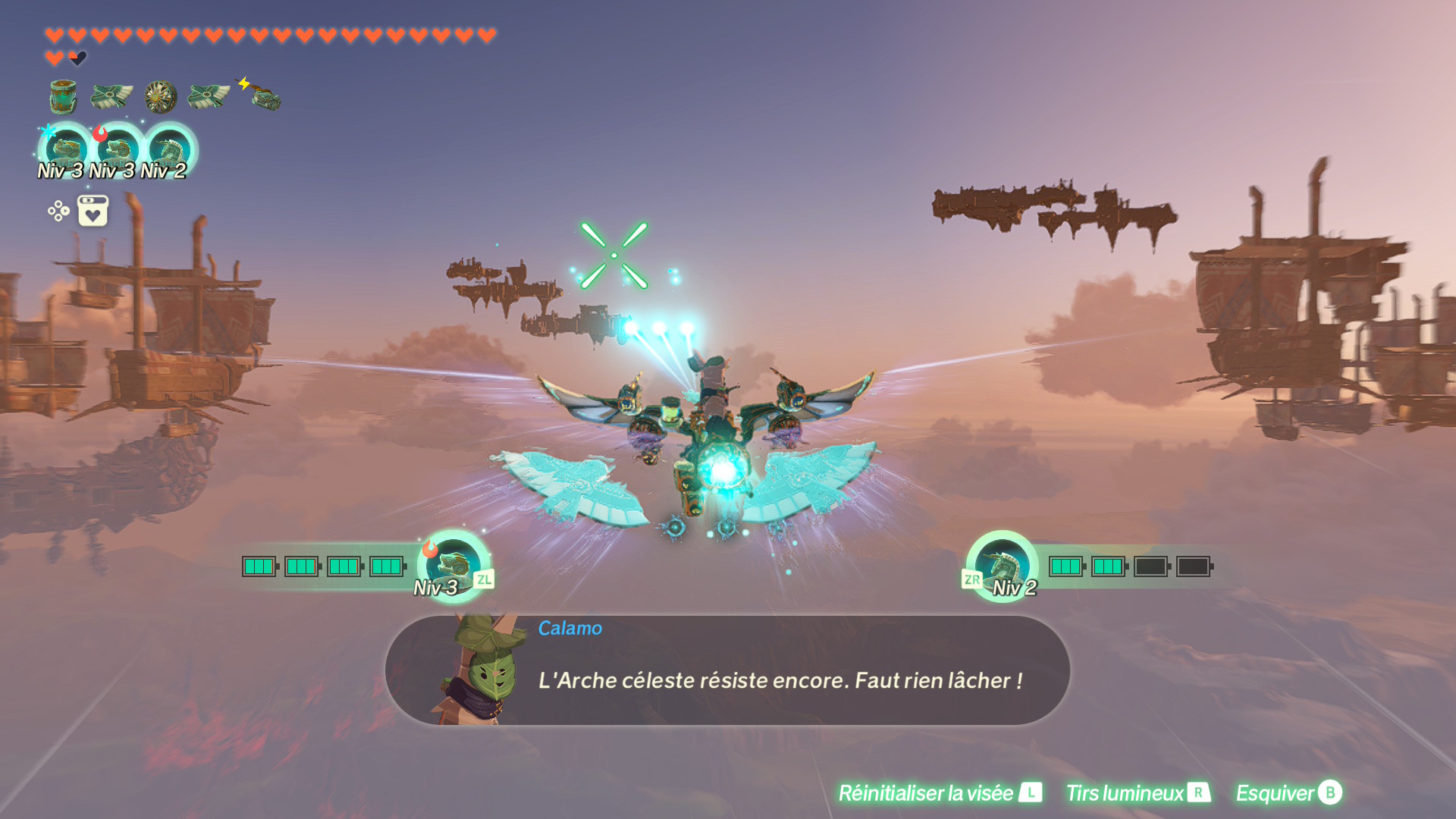
Task: Select the green battery canister part icon
Action: point(63,97)
